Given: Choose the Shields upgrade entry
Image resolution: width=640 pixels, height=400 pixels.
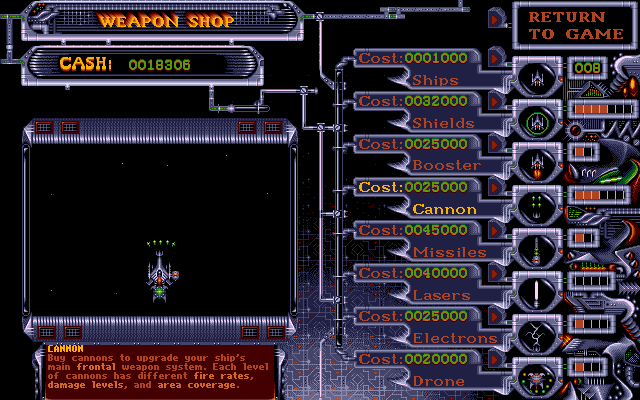Looking at the screenshot, I should [443, 123].
